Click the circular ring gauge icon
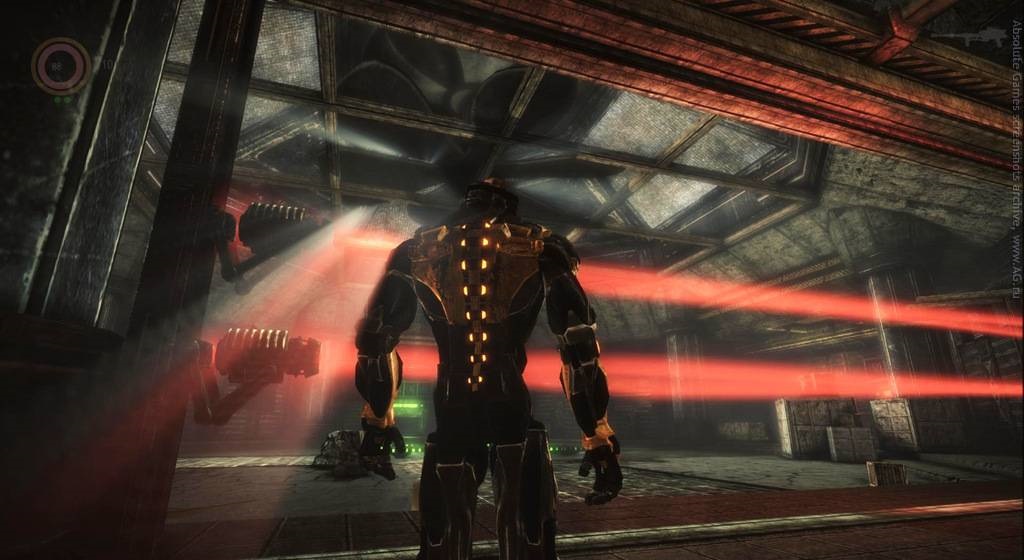Viewport: 1024px width, 560px height. point(61,66)
